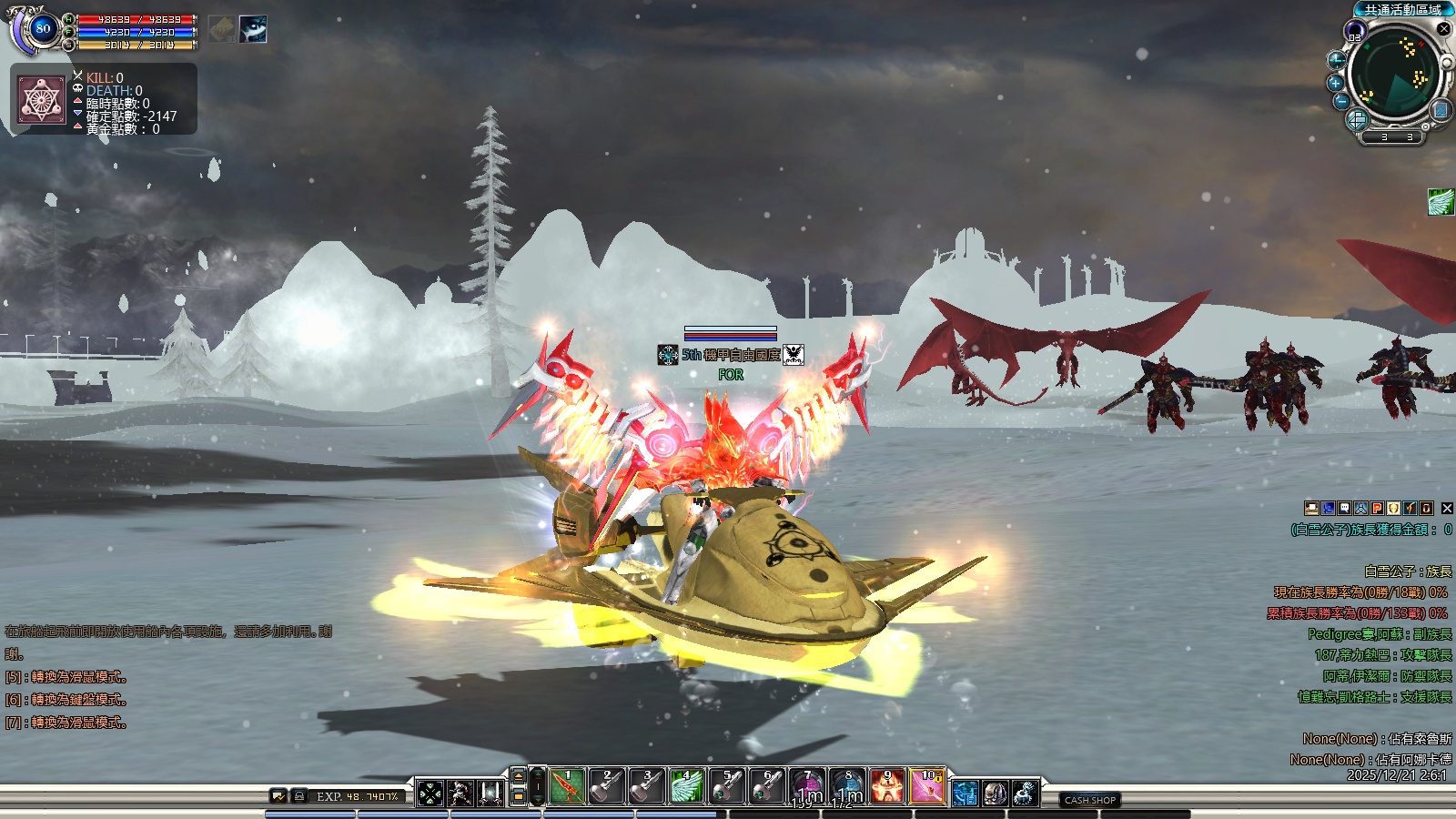This screenshot has width=1456, height=819.
Task: Select the blue eye buff icon
Action: 253,29
